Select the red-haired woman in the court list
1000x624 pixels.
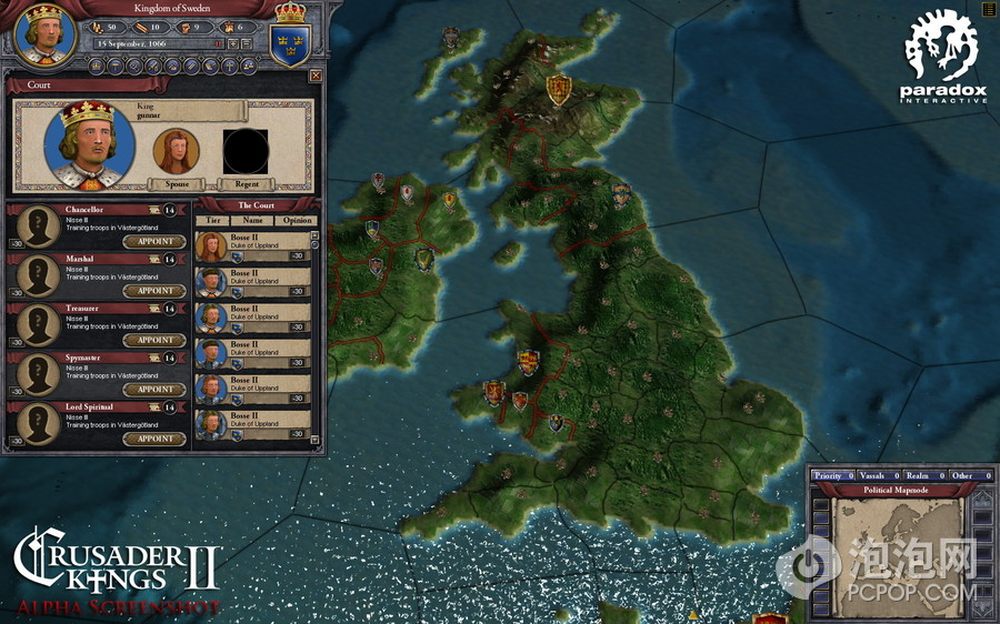(x=209, y=246)
